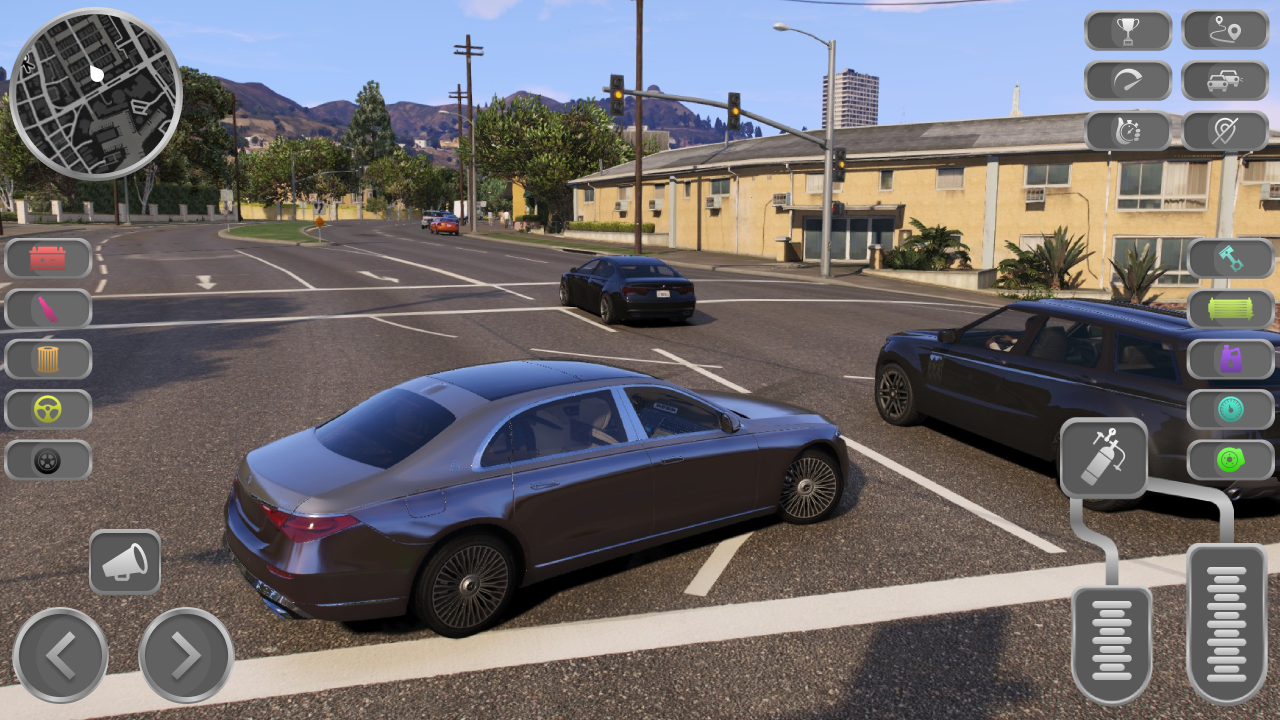Select the red battery repair icon
Screen dimensions: 1280x720
pyautogui.click(x=47, y=259)
